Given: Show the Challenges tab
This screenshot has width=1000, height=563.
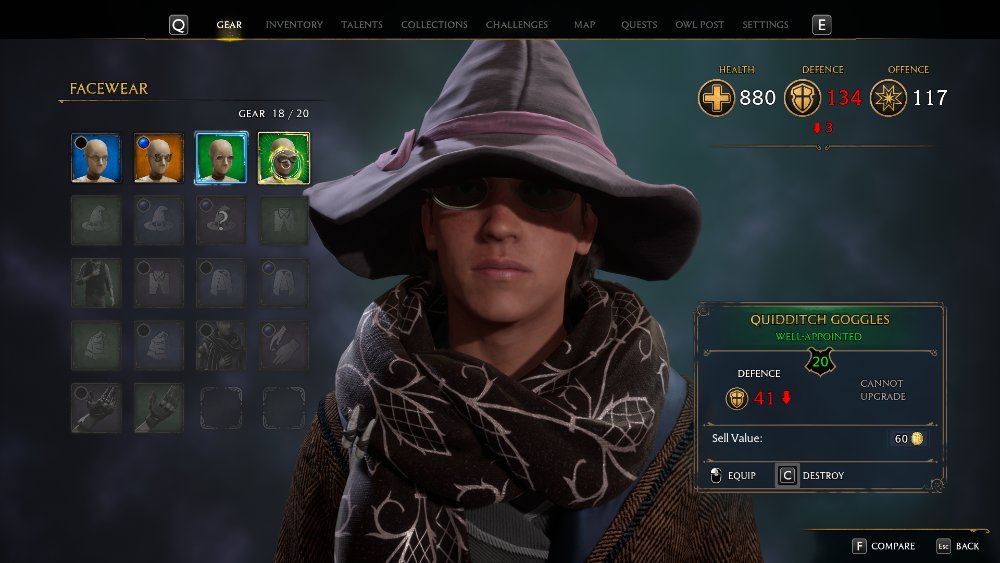Looking at the screenshot, I should [517, 25].
